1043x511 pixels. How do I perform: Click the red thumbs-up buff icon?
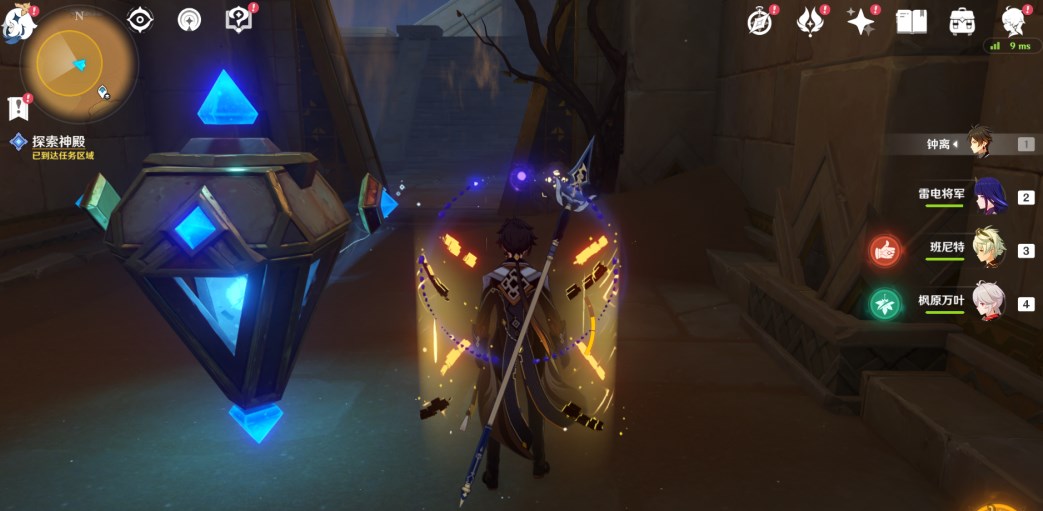click(x=884, y=250)
